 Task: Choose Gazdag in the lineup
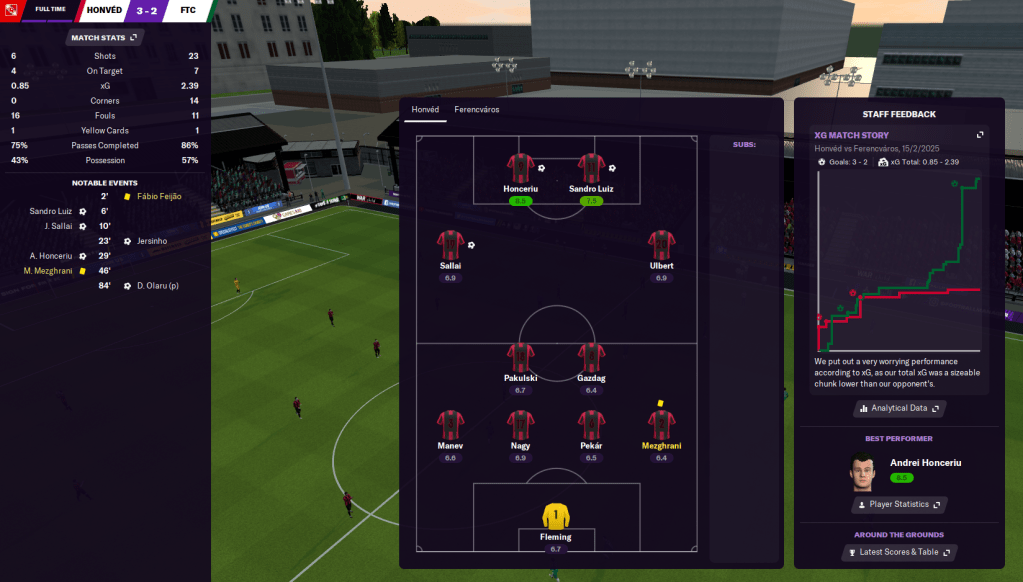coord(591,358)
